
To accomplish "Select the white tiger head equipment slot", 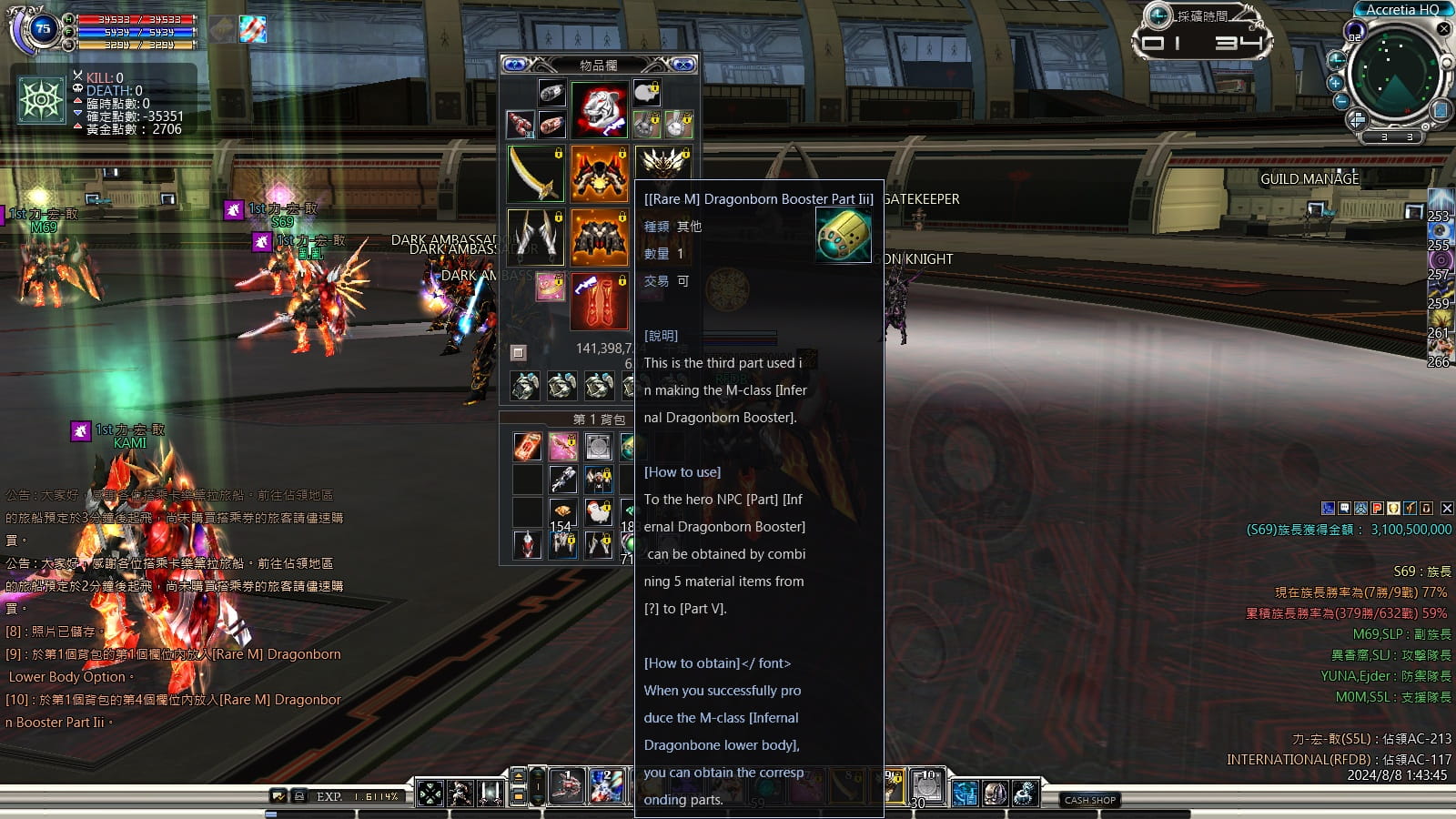I will (x=599, y=109).
